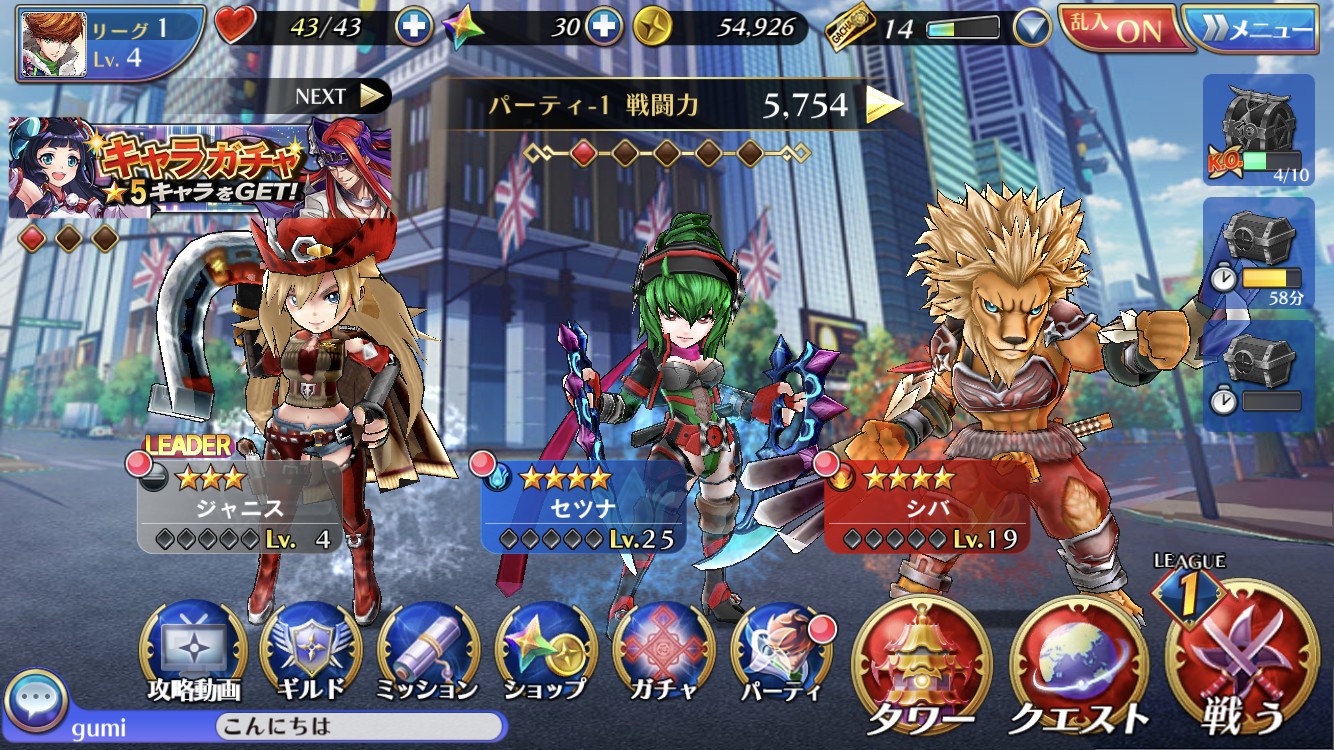1334x750 pixels.
Task: Open the ミッション missions list
Action: (428, 652)
